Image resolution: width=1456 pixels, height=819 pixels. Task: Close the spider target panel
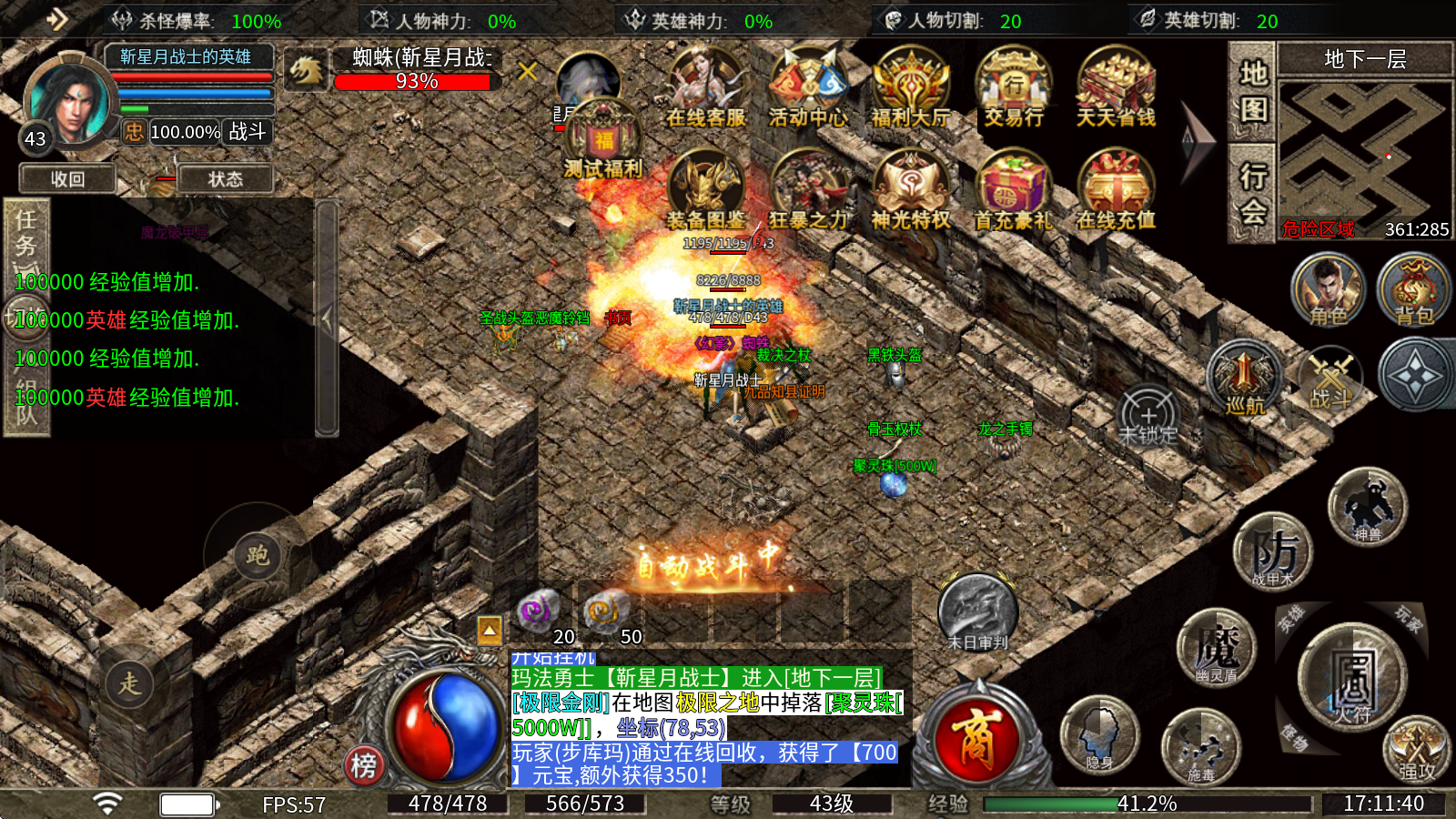click(527, 71)
